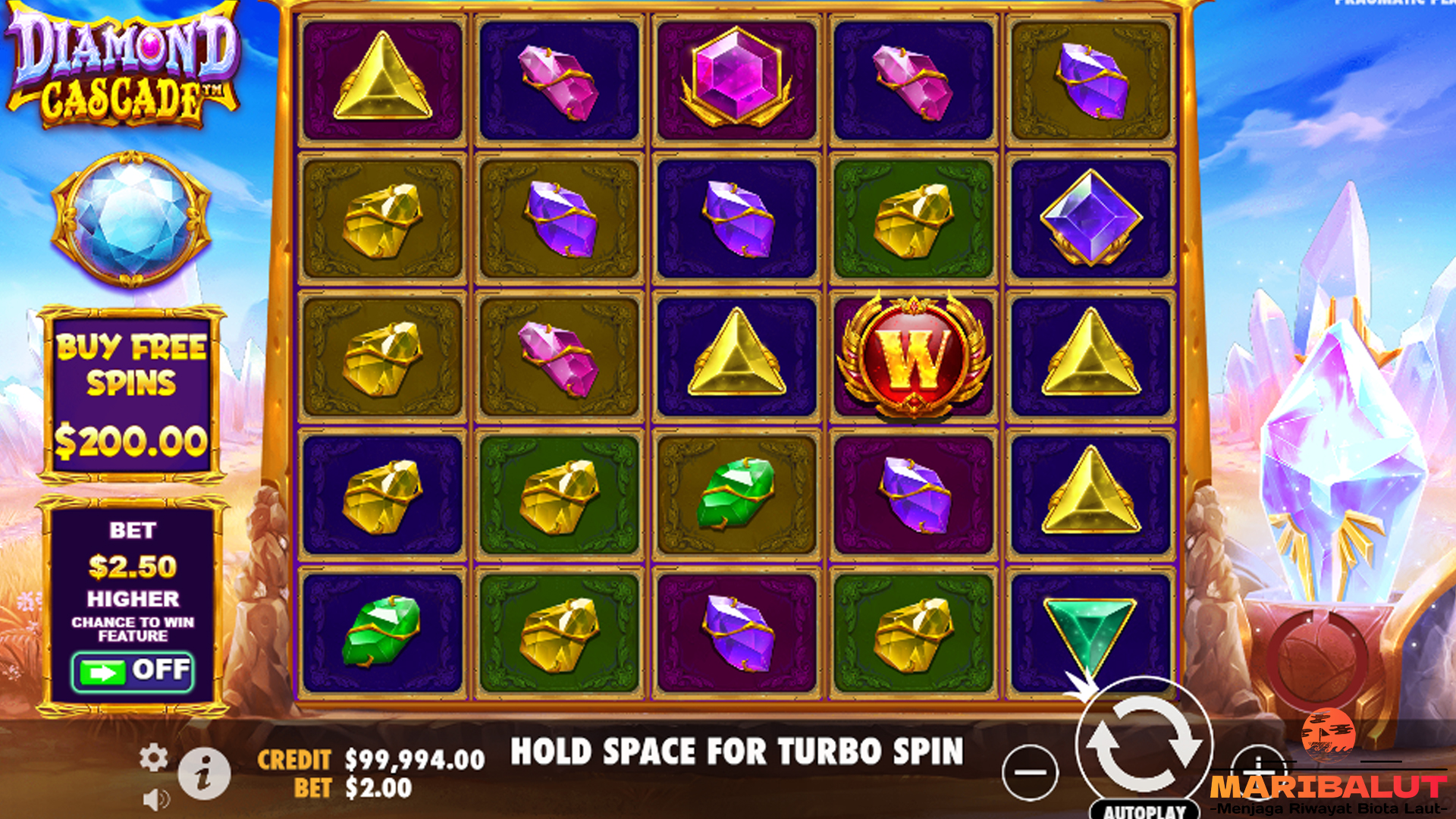The image size is (1456, 819).
Task: Enable the Higher Chance to Win feature
Action: click(x=133, y=671)
